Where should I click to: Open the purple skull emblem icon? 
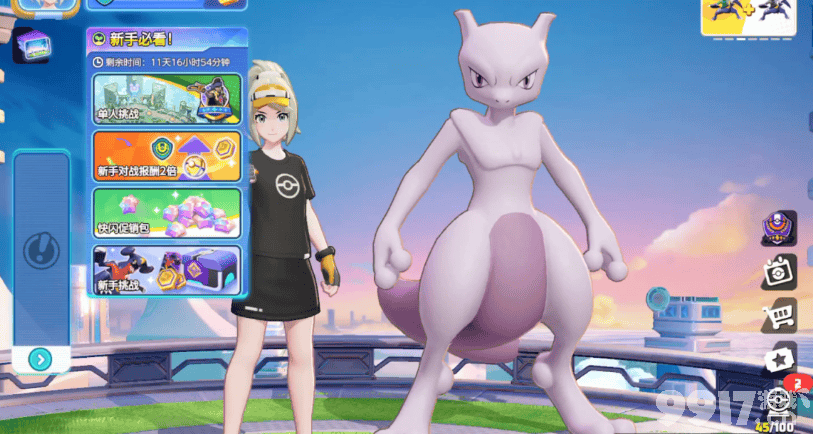[x=778, y=228]
